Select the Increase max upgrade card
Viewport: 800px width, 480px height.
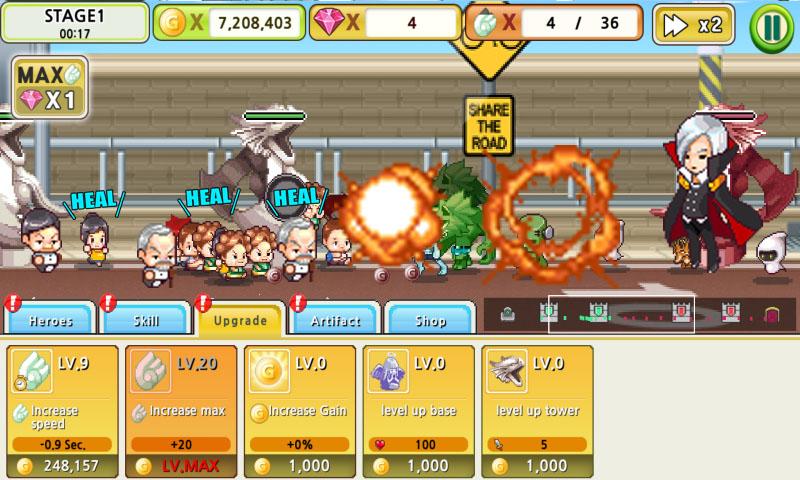point(180,411)
